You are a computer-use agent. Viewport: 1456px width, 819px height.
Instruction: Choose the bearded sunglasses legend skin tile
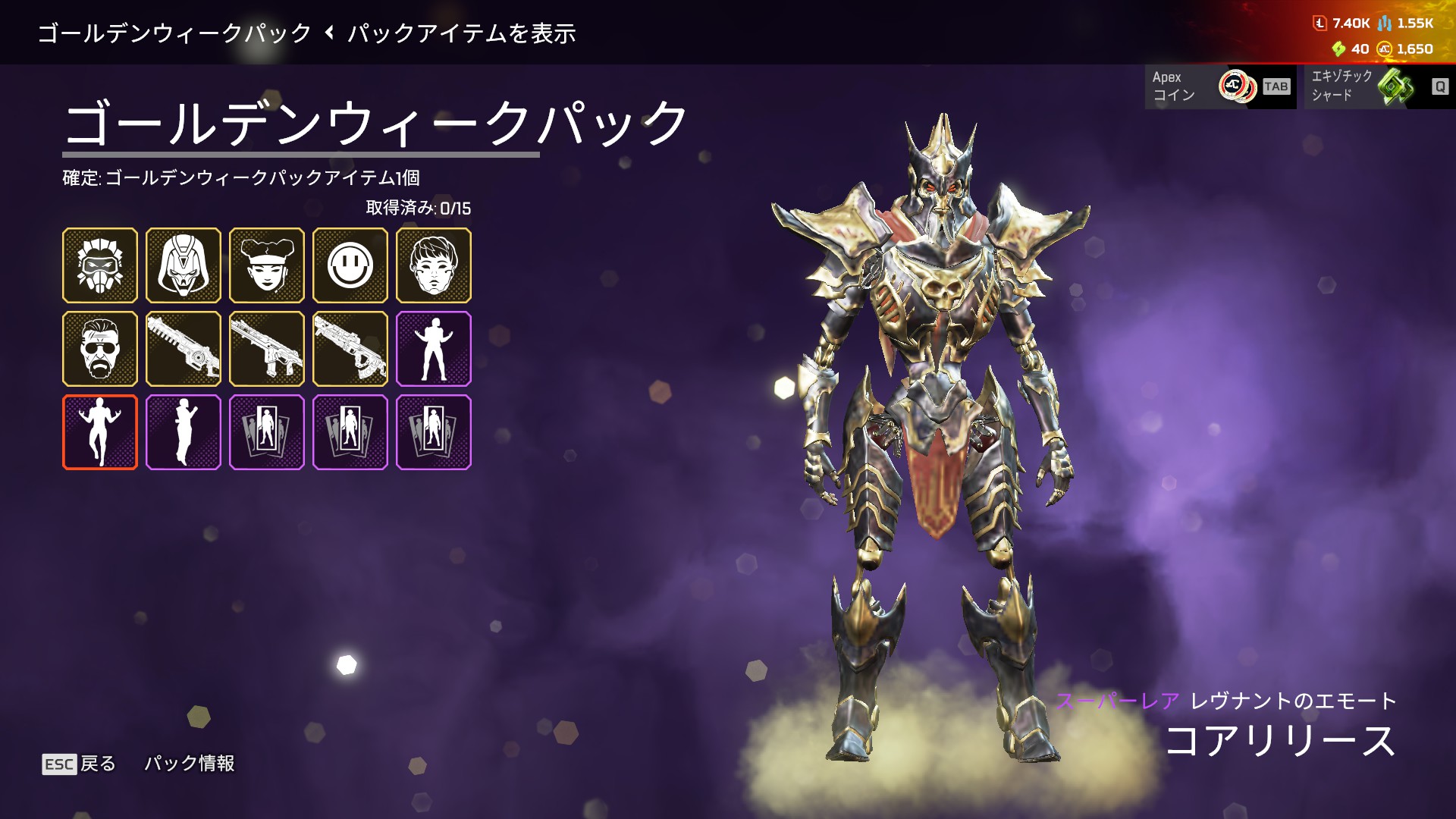click(x=100, y=349)
